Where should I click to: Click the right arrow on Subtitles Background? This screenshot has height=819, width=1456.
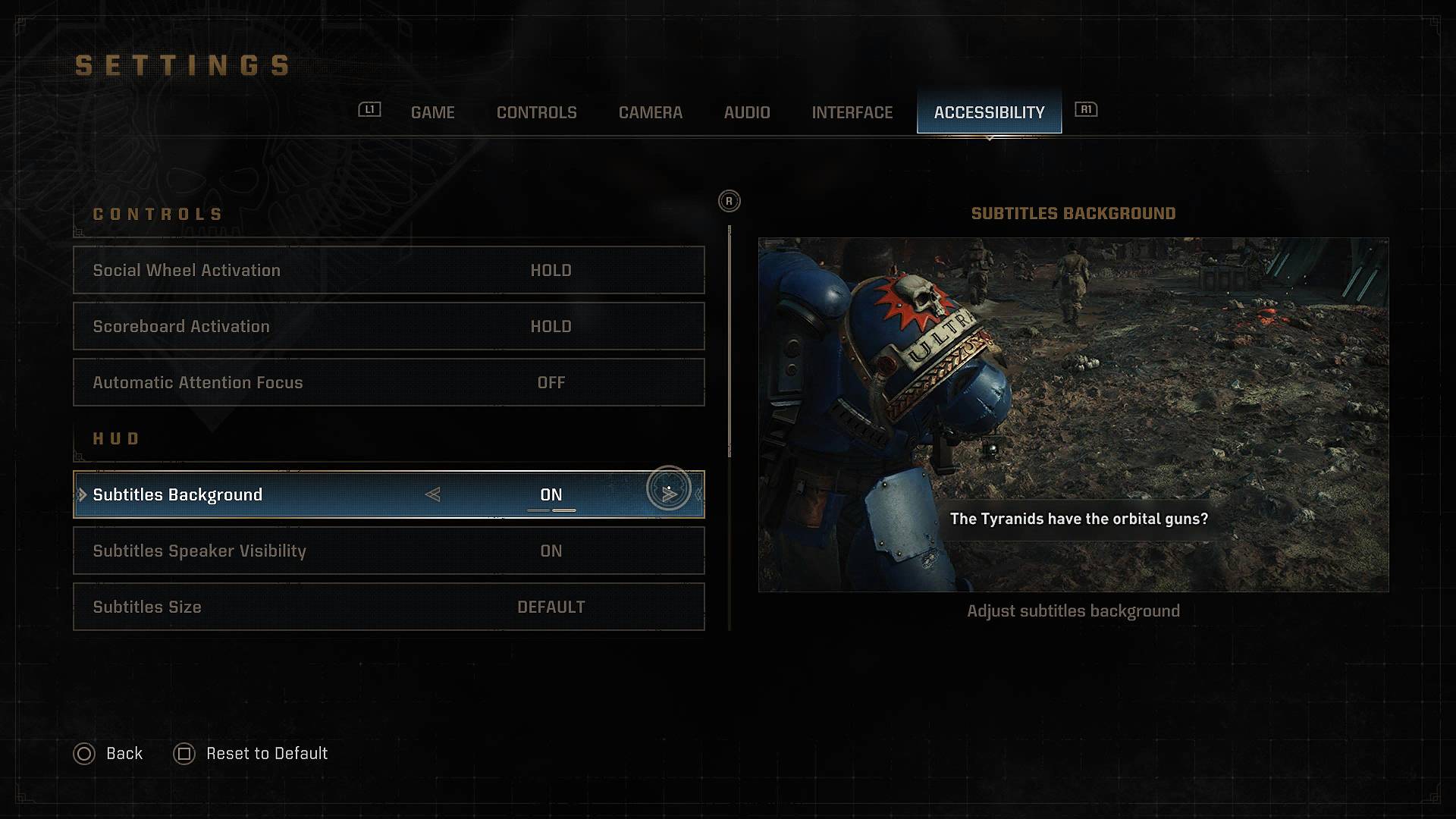point(669,494)
